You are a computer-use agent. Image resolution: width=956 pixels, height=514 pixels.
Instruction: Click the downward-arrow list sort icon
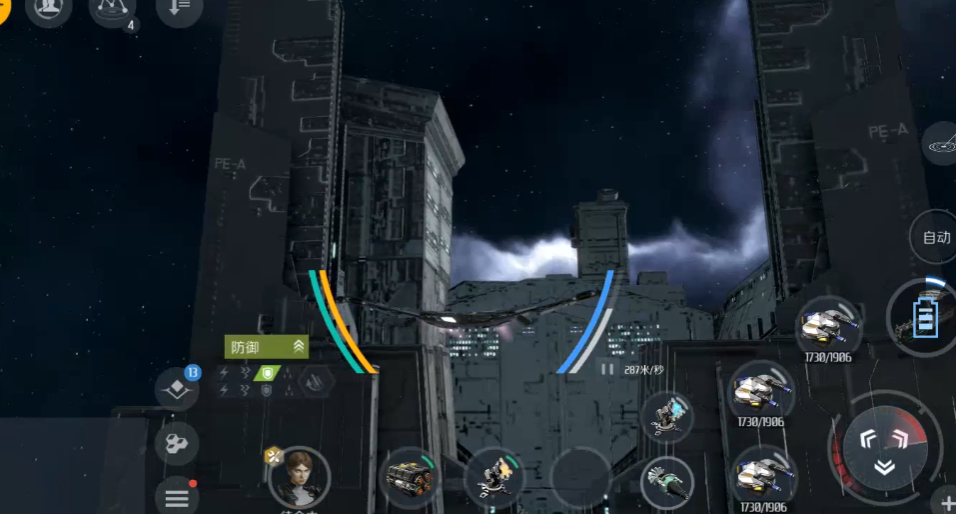[180, 7]
